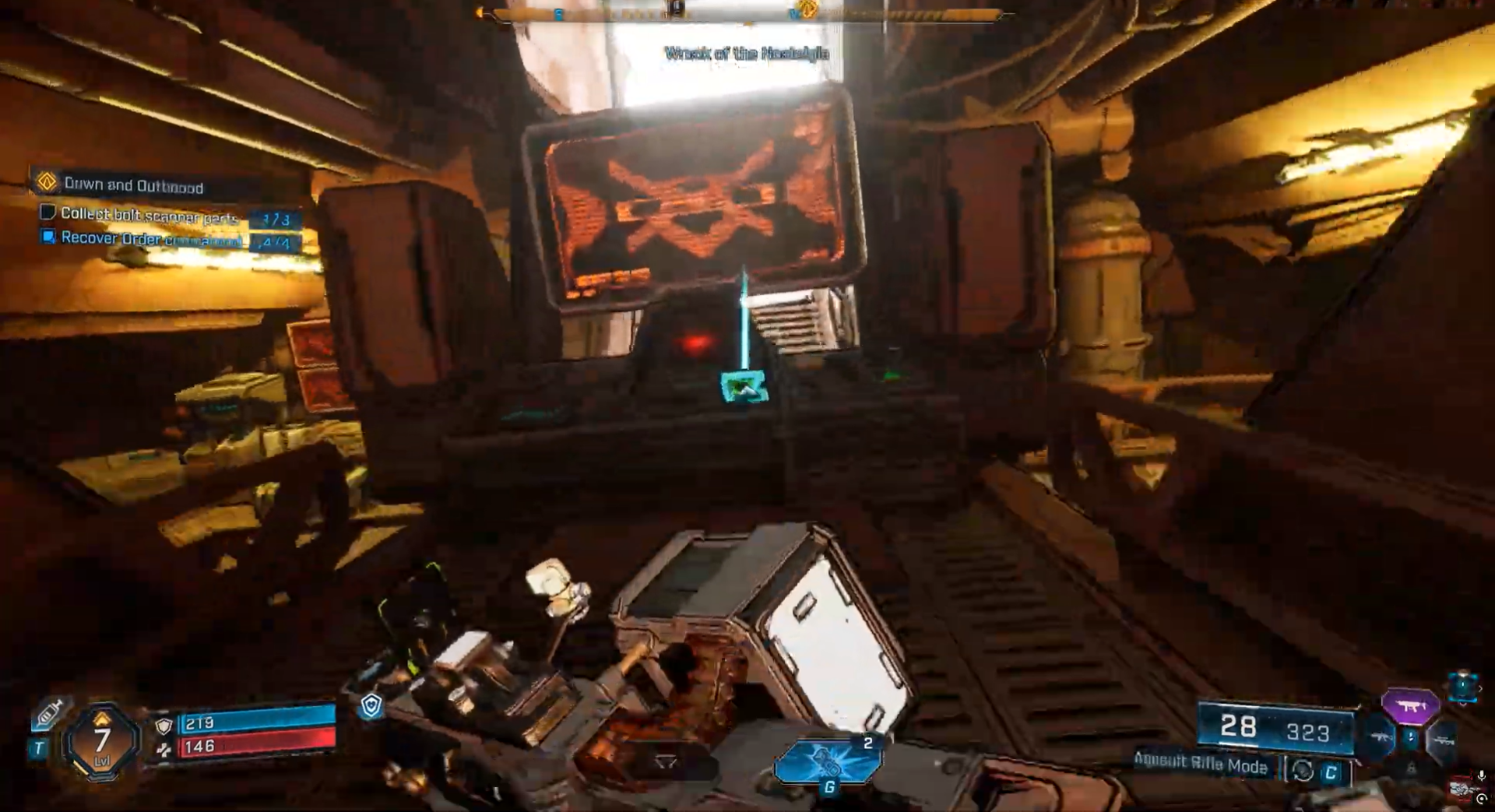The width and height of the screenshot is (1495, 812).
Task: Select the orange quest marker on compass
Action: [x=807, y=9]
